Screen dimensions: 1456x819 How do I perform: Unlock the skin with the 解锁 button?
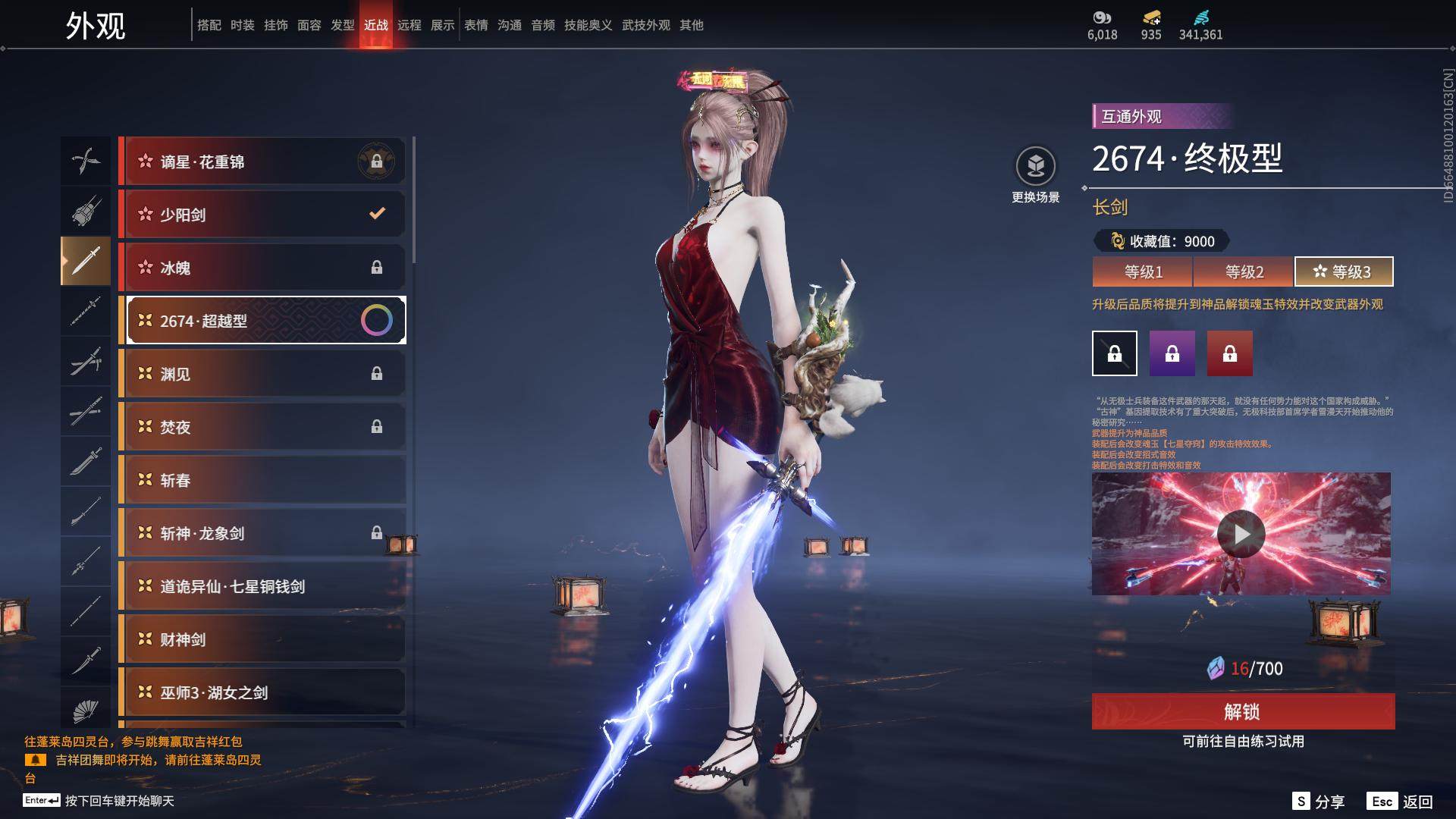(x=1243, y=711)
